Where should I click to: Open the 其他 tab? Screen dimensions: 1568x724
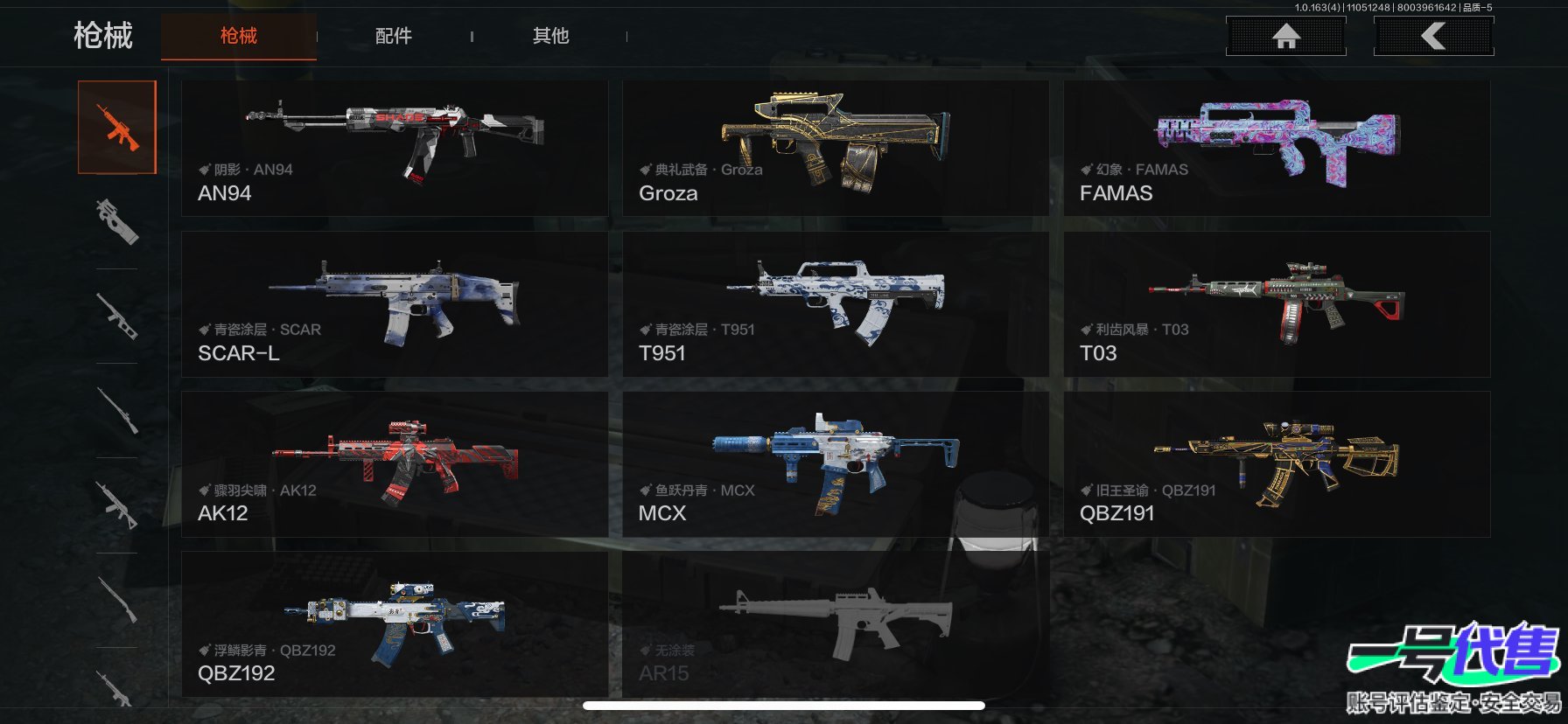click(550, 36)
